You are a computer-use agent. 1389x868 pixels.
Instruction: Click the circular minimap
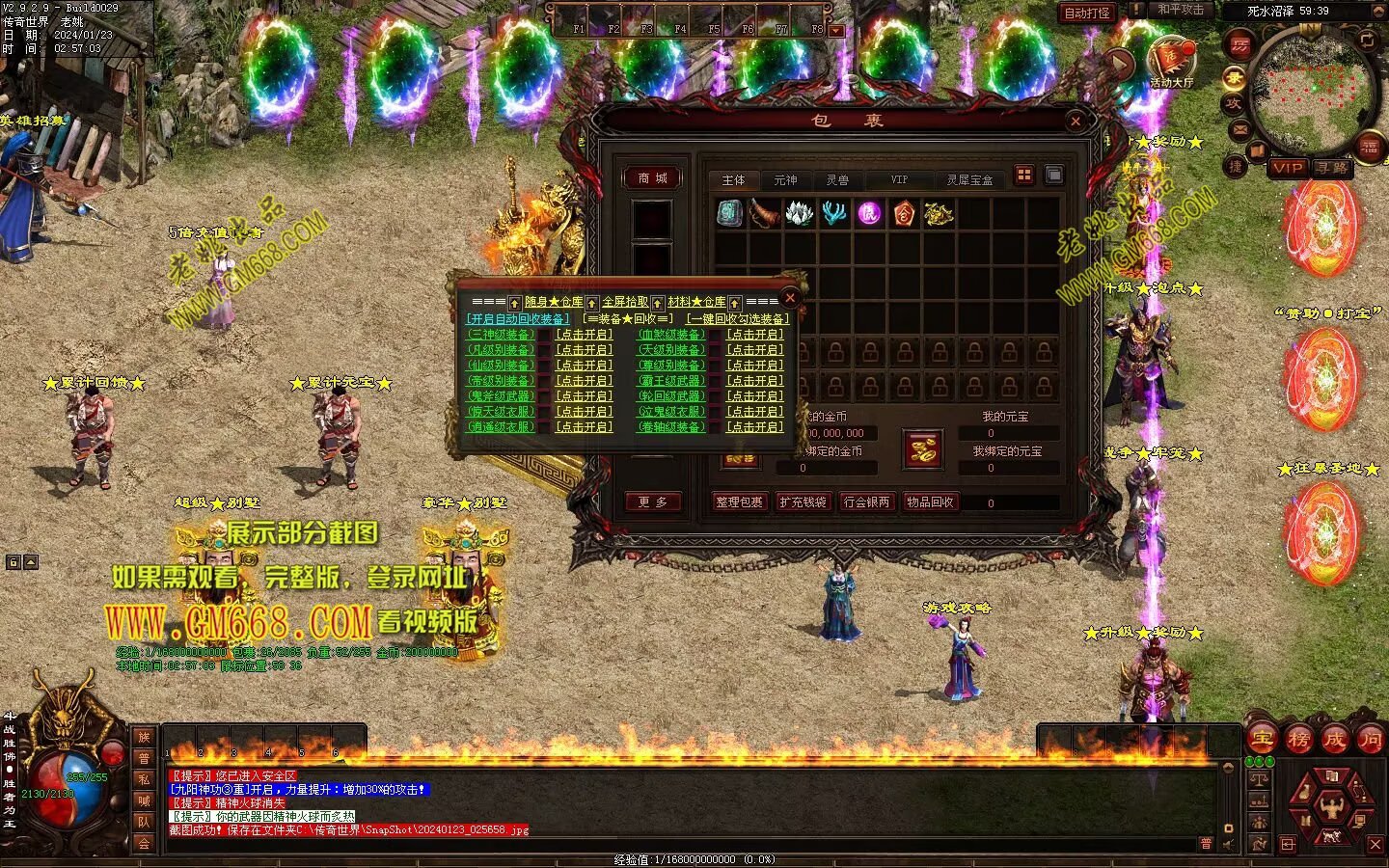click(x=1312, y=92)
